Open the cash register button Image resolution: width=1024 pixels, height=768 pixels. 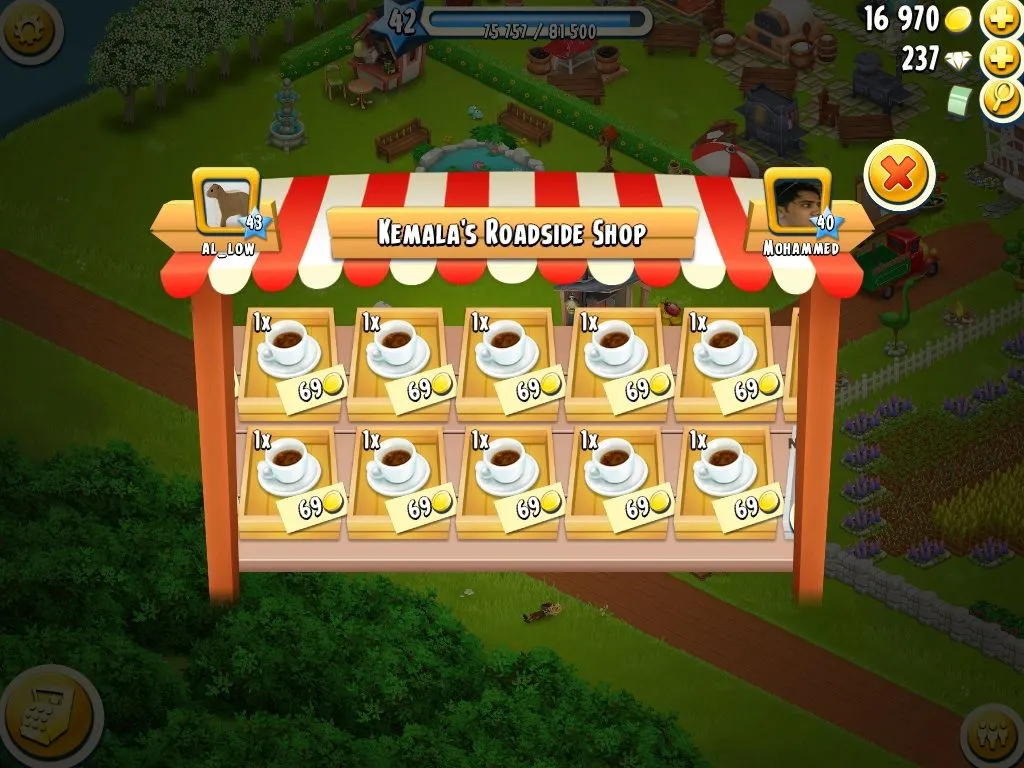point(43,716)
